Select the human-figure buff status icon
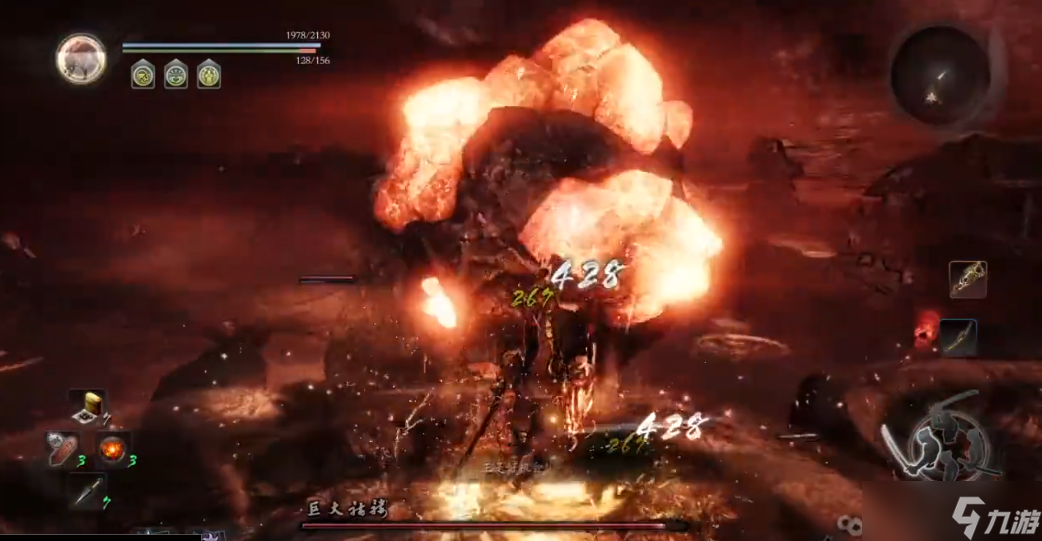Image resolution: width=1042 pixels, height=541 pixels. 208,73
